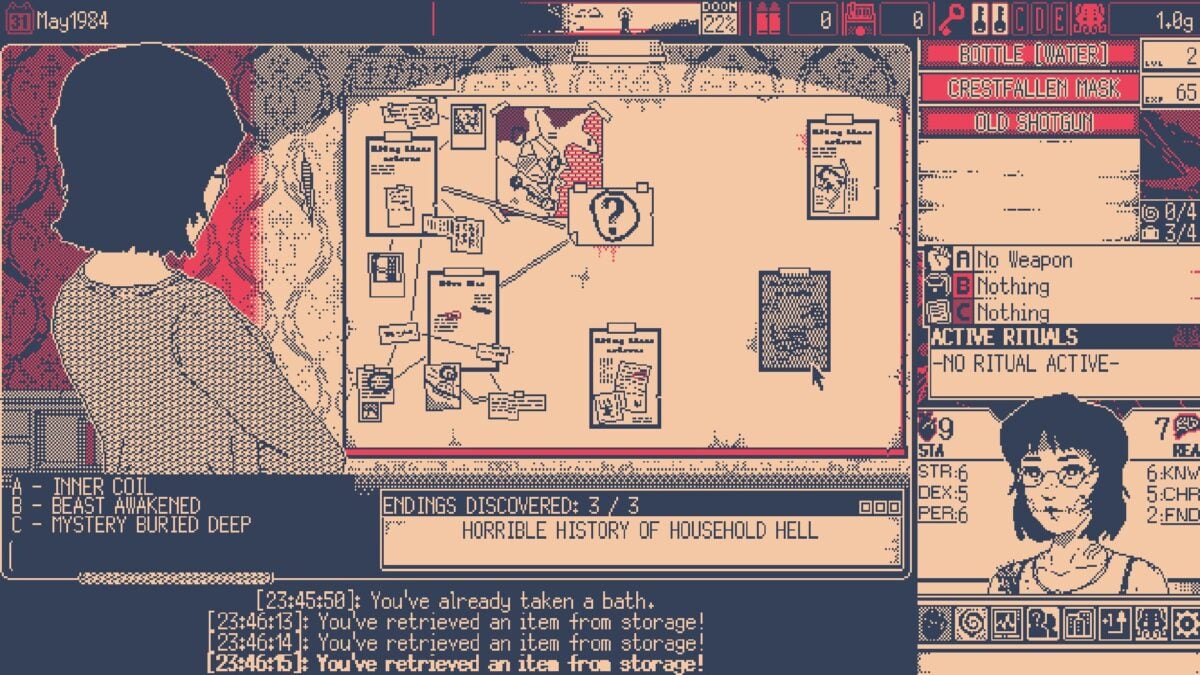The image size is (1200, 675).
Task: Choose the Old Shotgun from inventory
Action: coord(1028,123)
